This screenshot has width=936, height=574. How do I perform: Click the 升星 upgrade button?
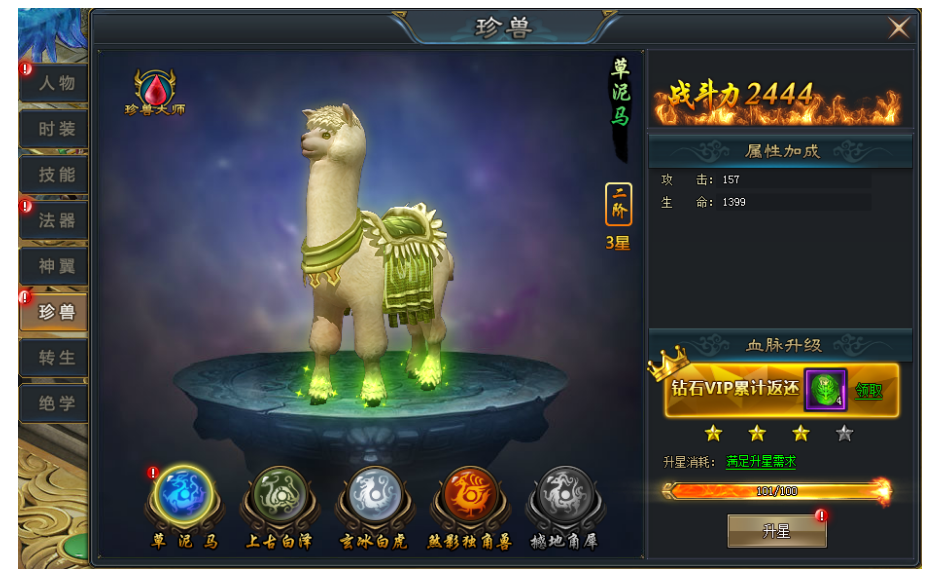click(x=776, y=532)
